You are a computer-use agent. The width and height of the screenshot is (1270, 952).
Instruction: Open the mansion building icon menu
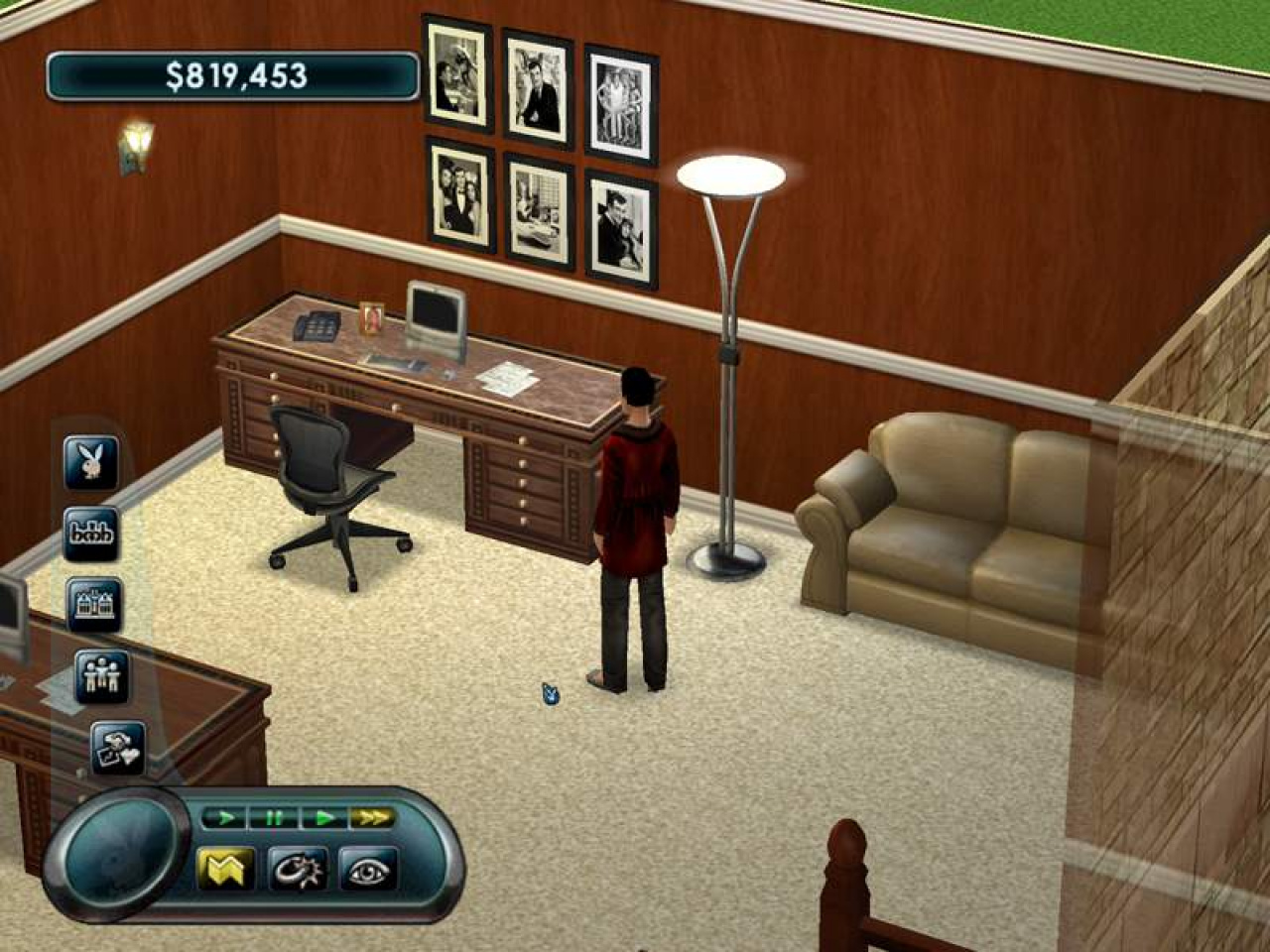pyautogui.click(x=95, y=605)
